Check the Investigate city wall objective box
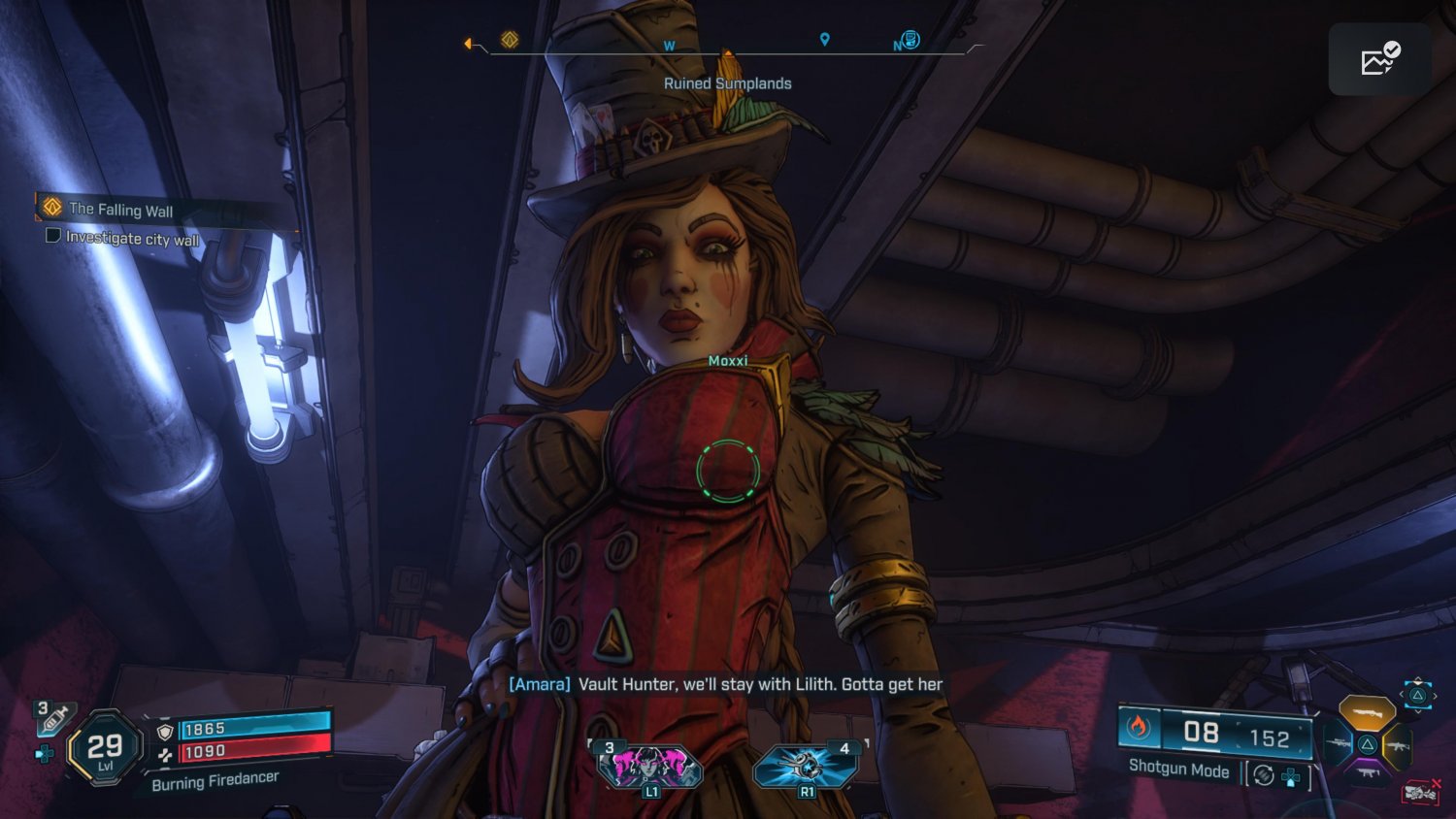Image resolution: width=1456 pixels, height=819 pixels. point(53,236)
